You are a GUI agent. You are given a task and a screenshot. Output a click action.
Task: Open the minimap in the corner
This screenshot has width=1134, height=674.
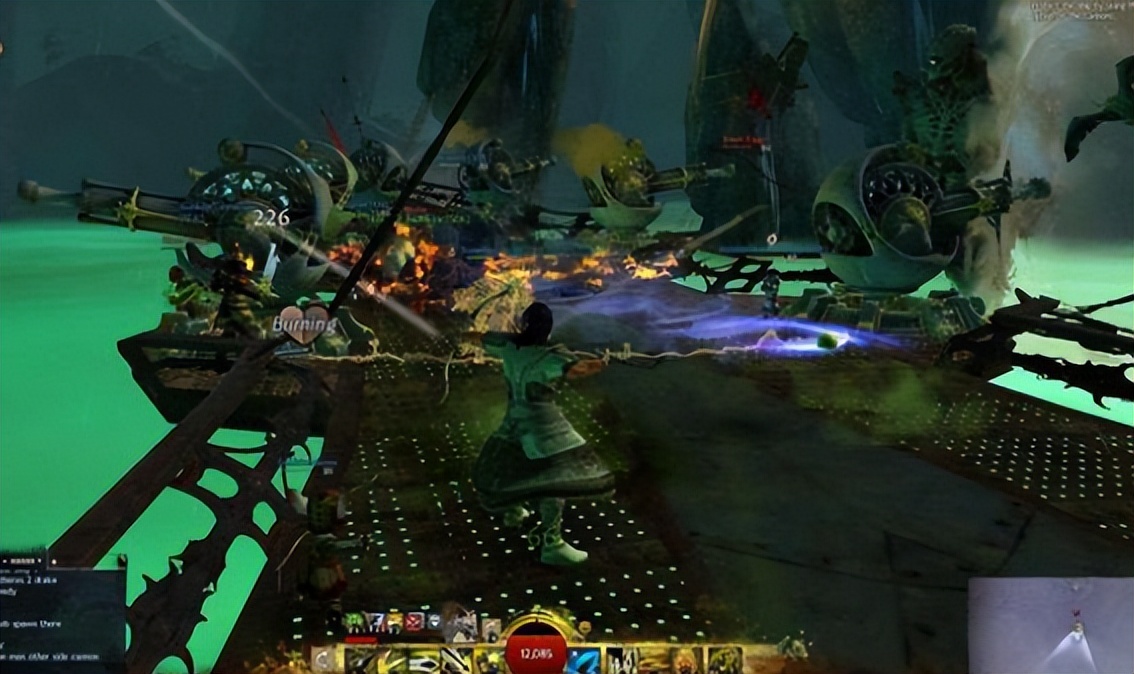pos(1050,625)
